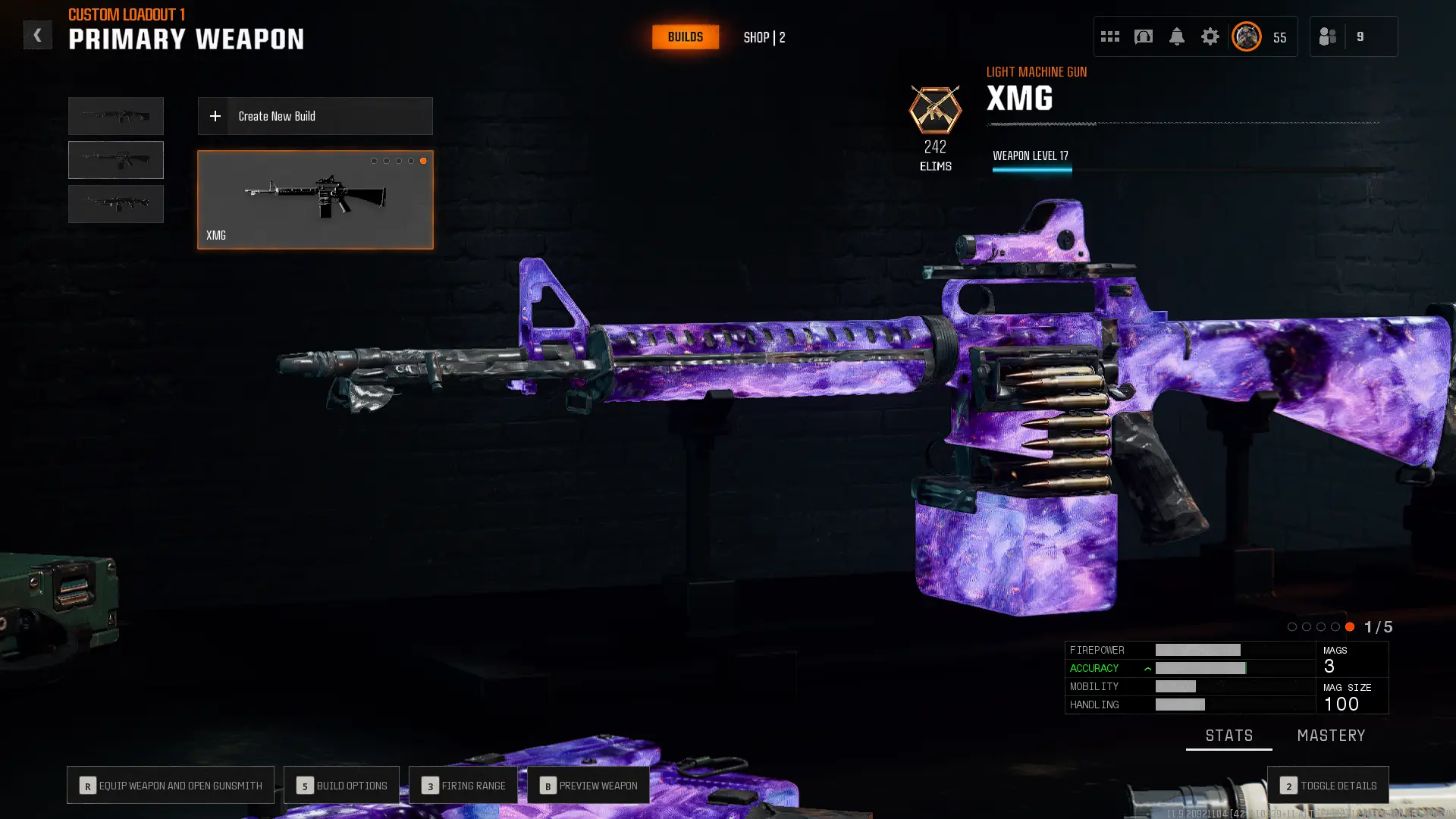This screenshot has height=819, width=1456.
Task: Toggle details with the TOGGLE DETAILS control
Action: 1329,785
